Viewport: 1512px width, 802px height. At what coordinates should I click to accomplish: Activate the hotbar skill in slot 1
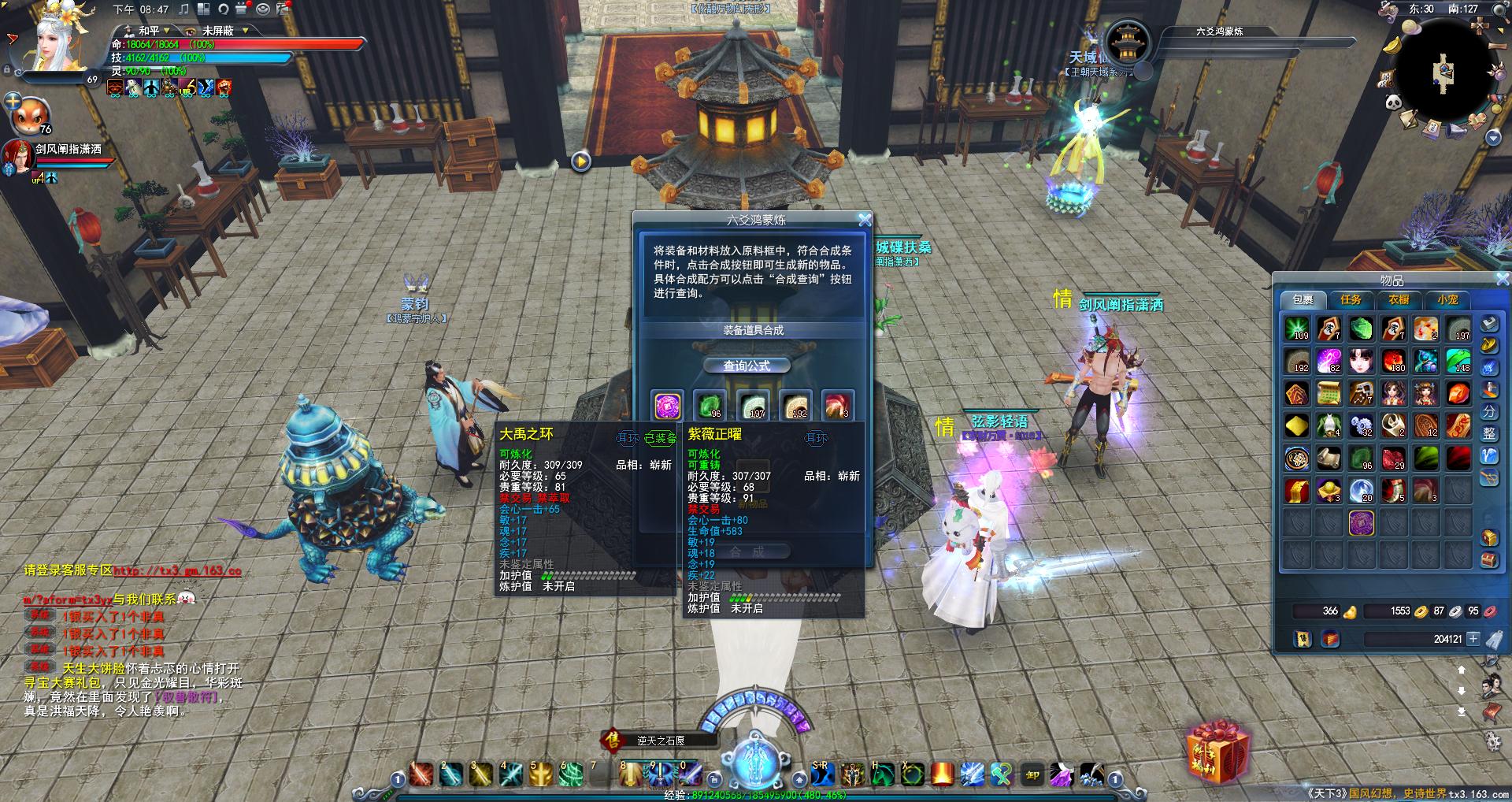pos(421,775)
